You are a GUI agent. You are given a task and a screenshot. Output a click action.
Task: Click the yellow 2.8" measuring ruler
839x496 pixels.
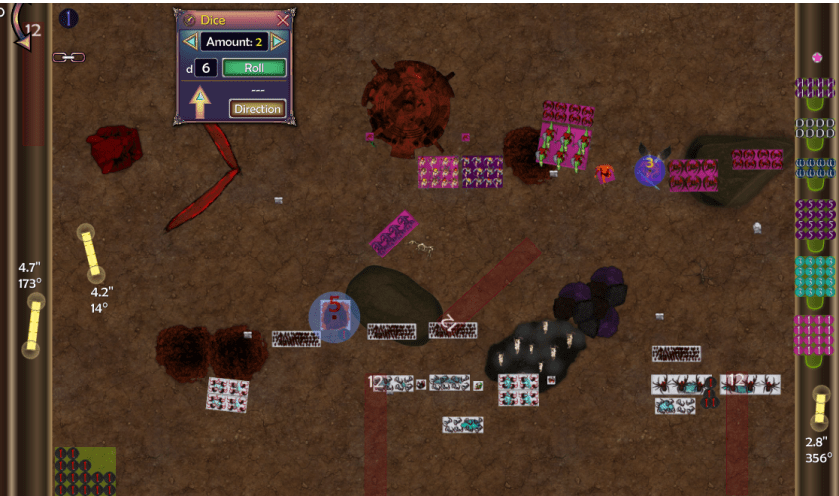[x=819, y=409]
